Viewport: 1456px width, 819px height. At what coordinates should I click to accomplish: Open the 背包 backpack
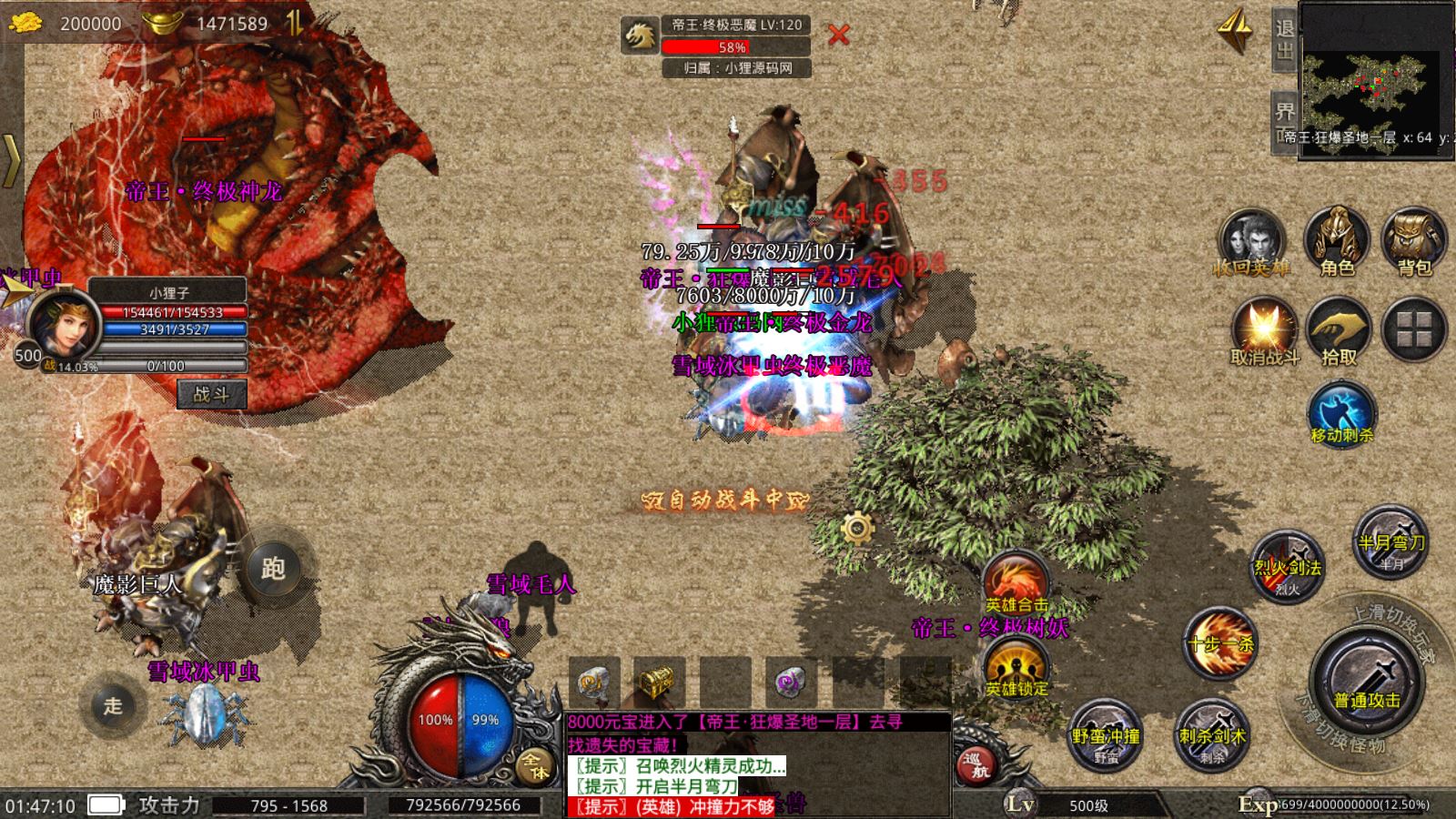click(x=1414, y=241)
